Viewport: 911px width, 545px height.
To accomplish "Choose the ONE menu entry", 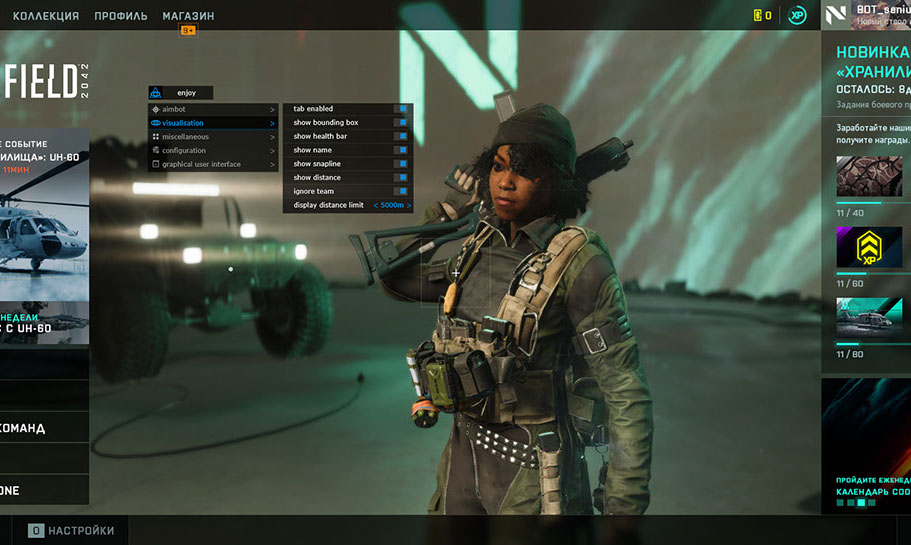I will pyautogui.click(x=44, y=490).
